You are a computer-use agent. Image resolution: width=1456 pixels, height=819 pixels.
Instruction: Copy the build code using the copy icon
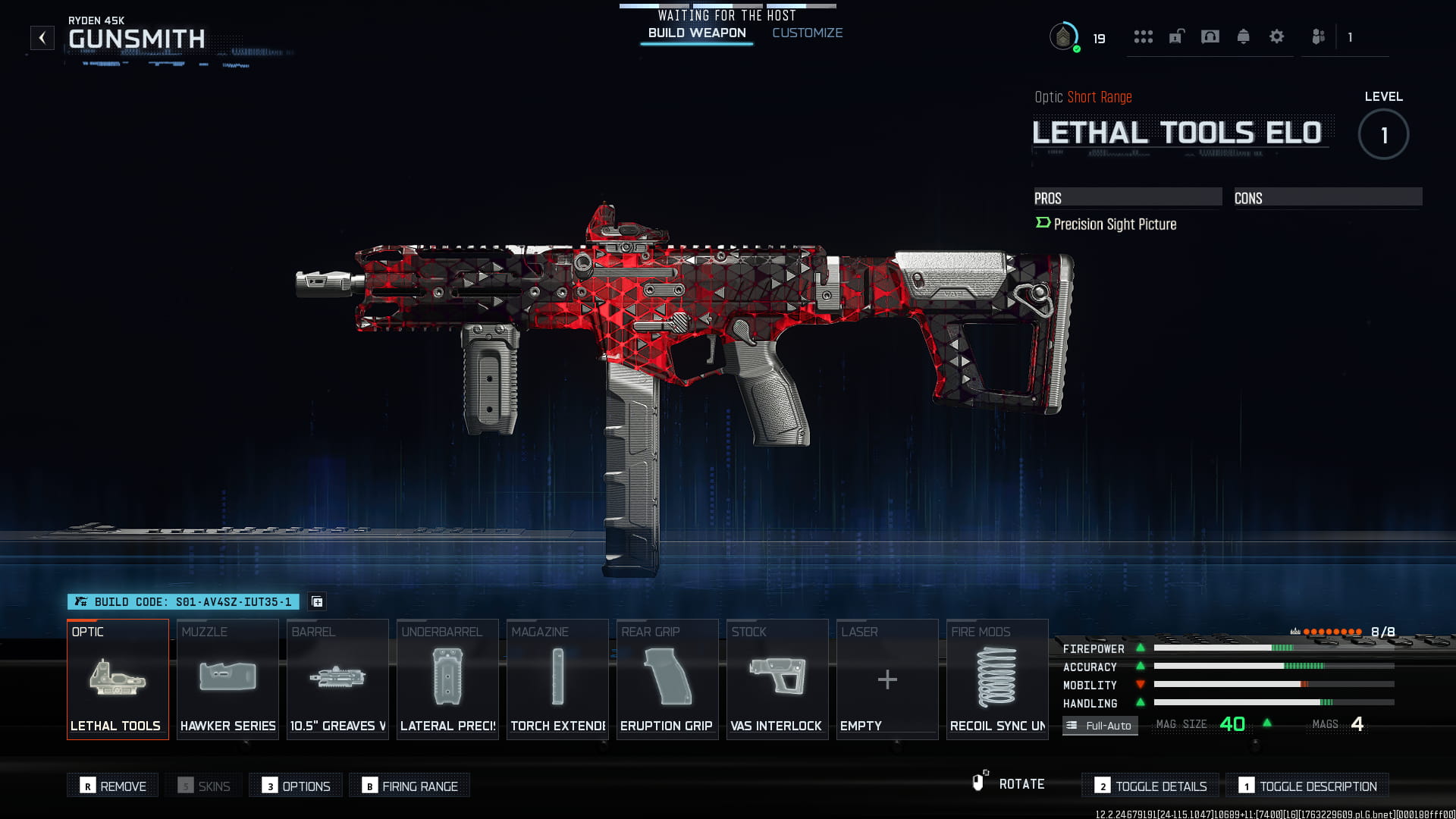317,601
